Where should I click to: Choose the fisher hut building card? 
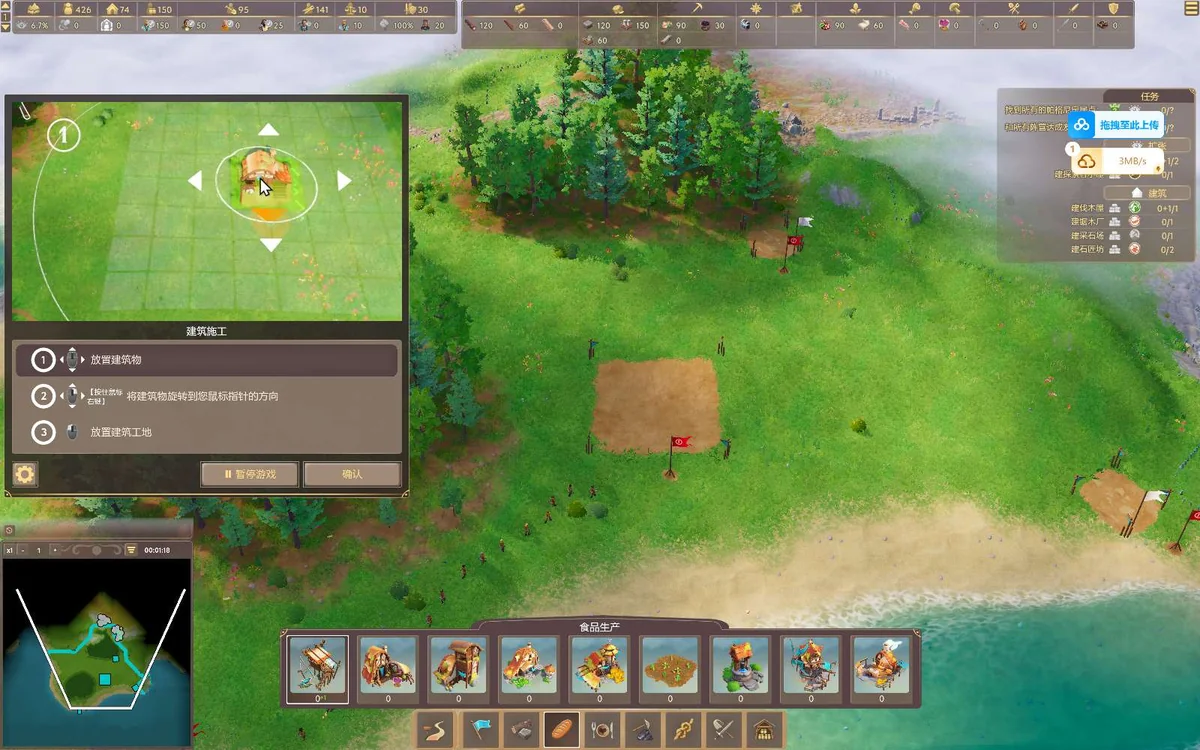(318, 666)
